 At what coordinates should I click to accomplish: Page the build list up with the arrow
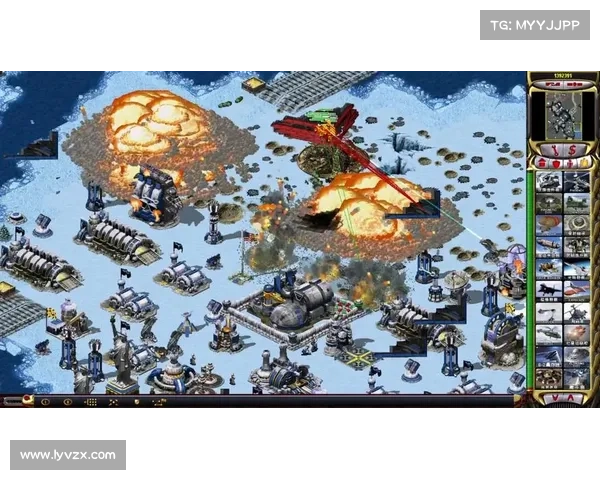point(570,398)
